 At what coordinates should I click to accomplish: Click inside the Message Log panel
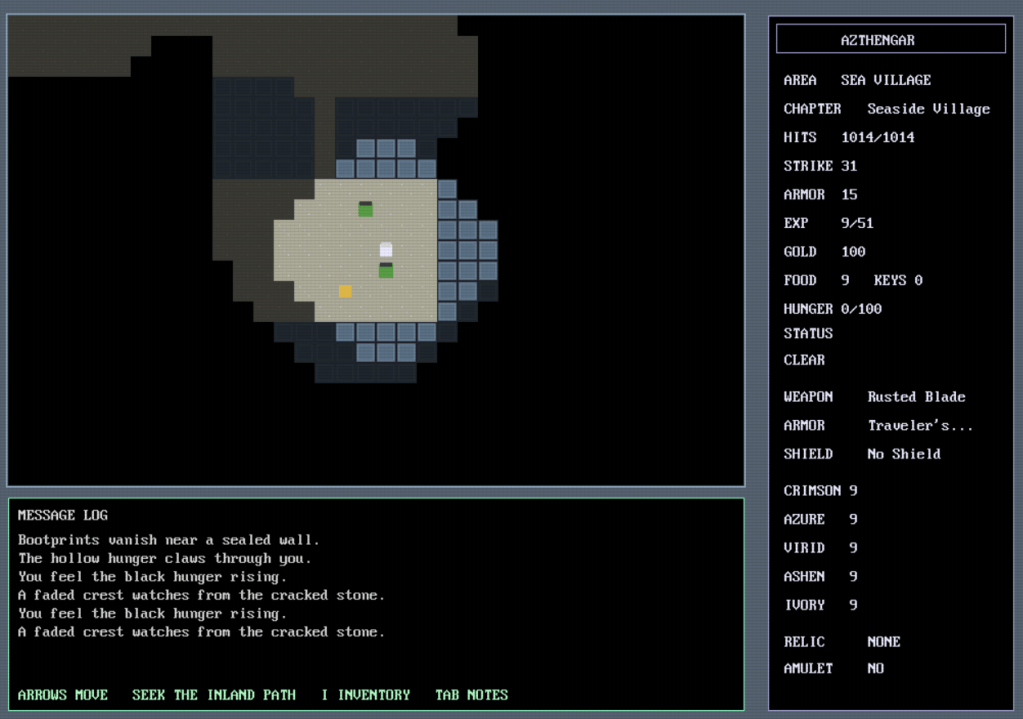[375, 600]
